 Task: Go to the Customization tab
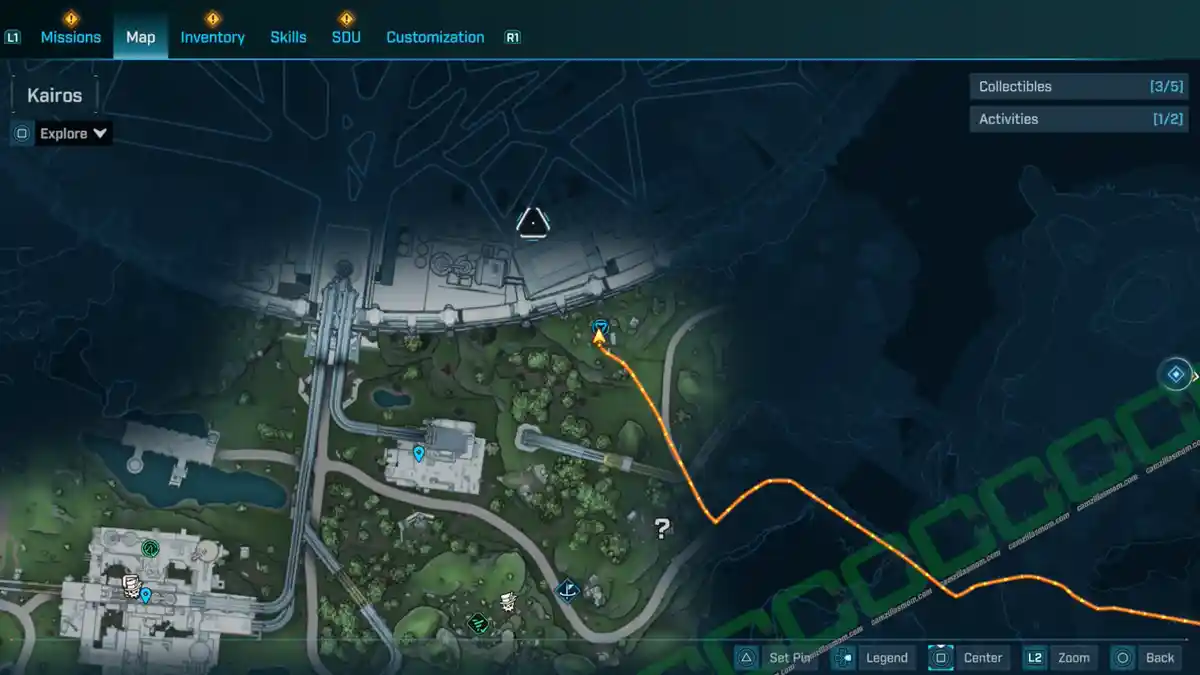pos(435,37)
